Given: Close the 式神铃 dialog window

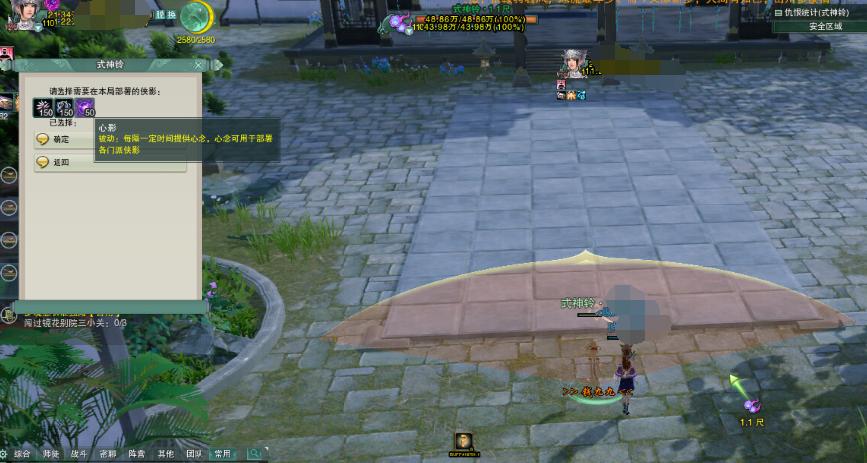Looking at the screenshot, I should [x=198, y=64].
